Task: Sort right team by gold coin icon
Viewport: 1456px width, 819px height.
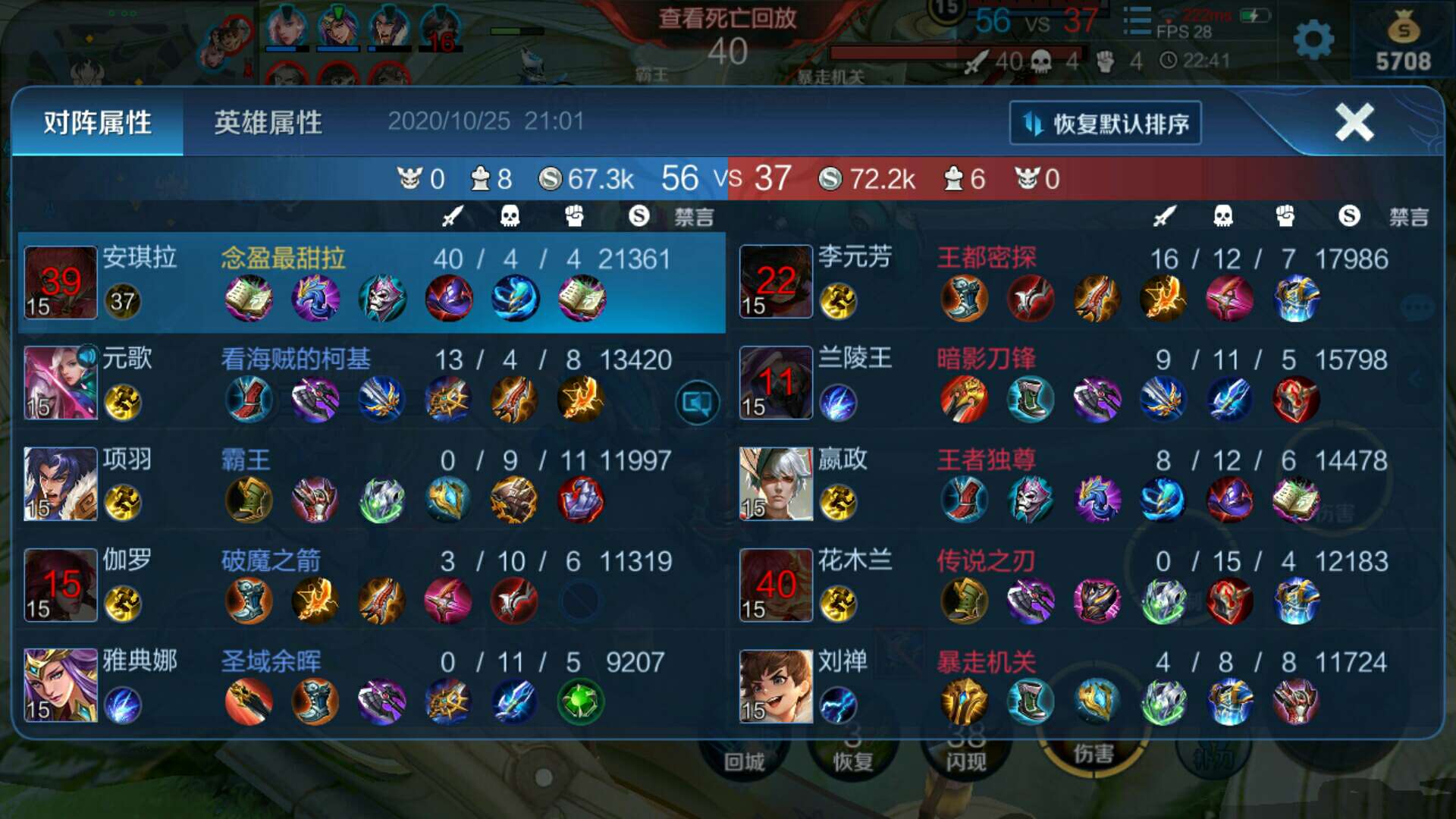Action: [1348, 217]
